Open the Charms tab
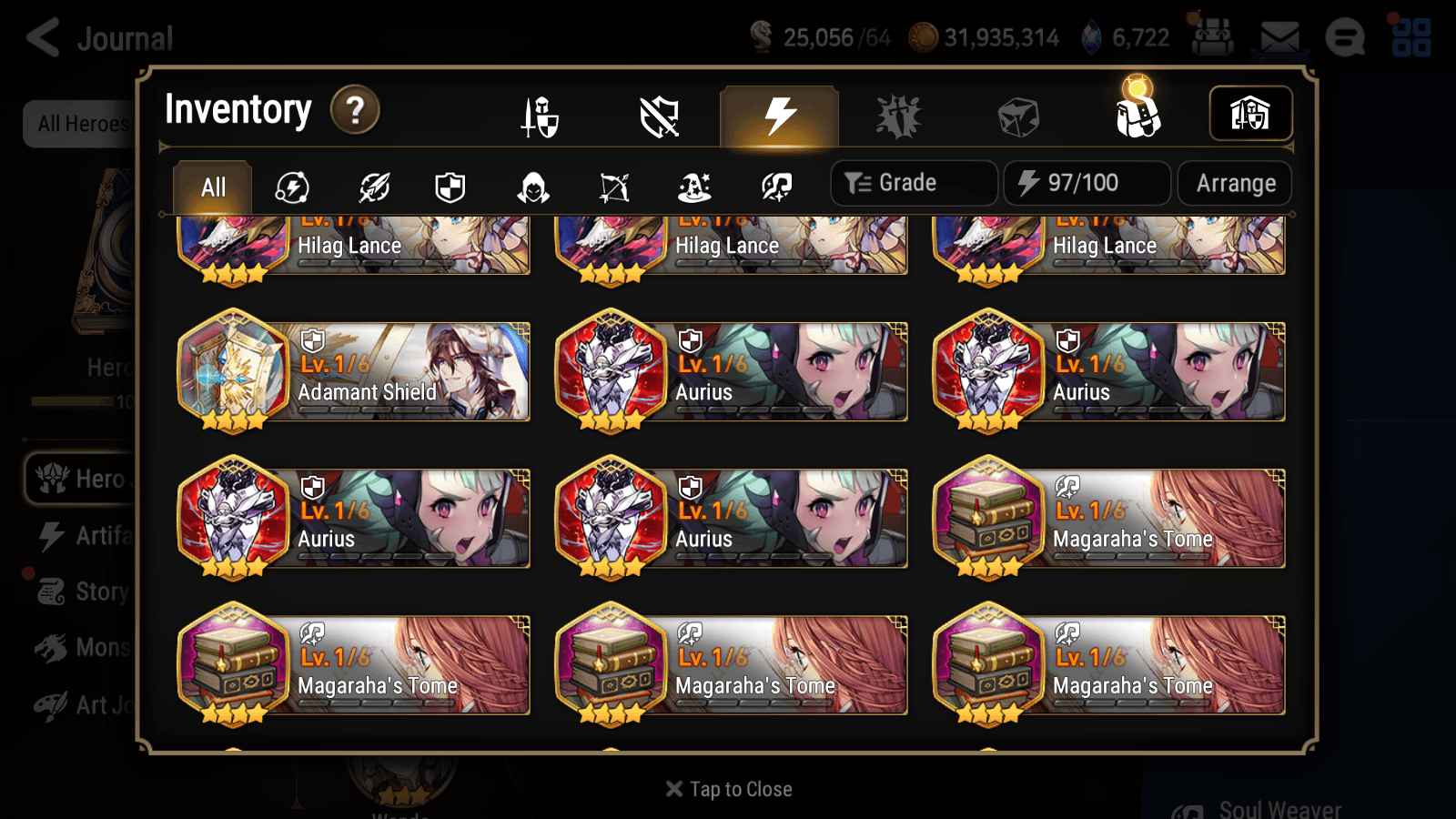 [899, 116]
